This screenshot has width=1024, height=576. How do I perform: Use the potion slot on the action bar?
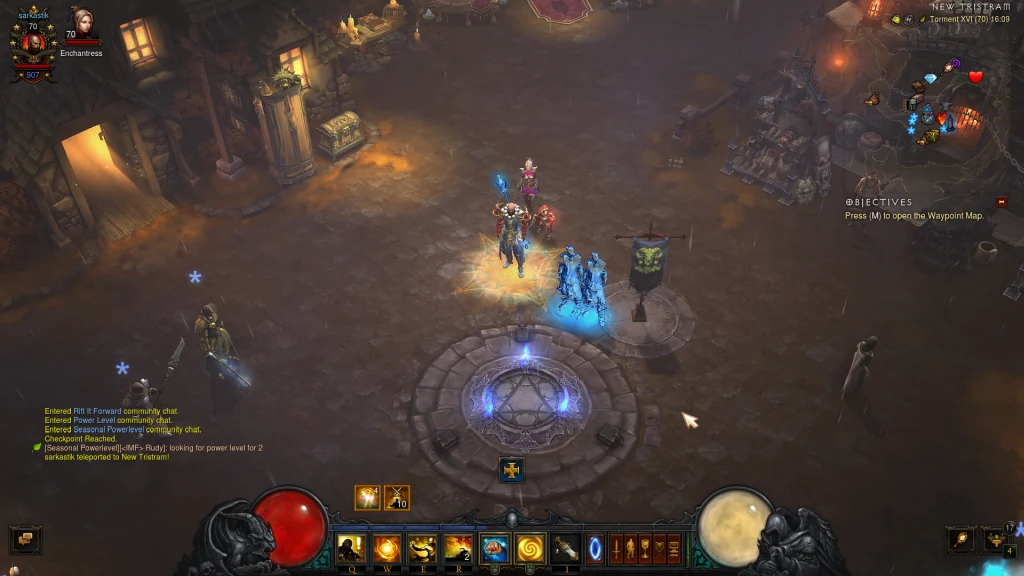(565, 548)
